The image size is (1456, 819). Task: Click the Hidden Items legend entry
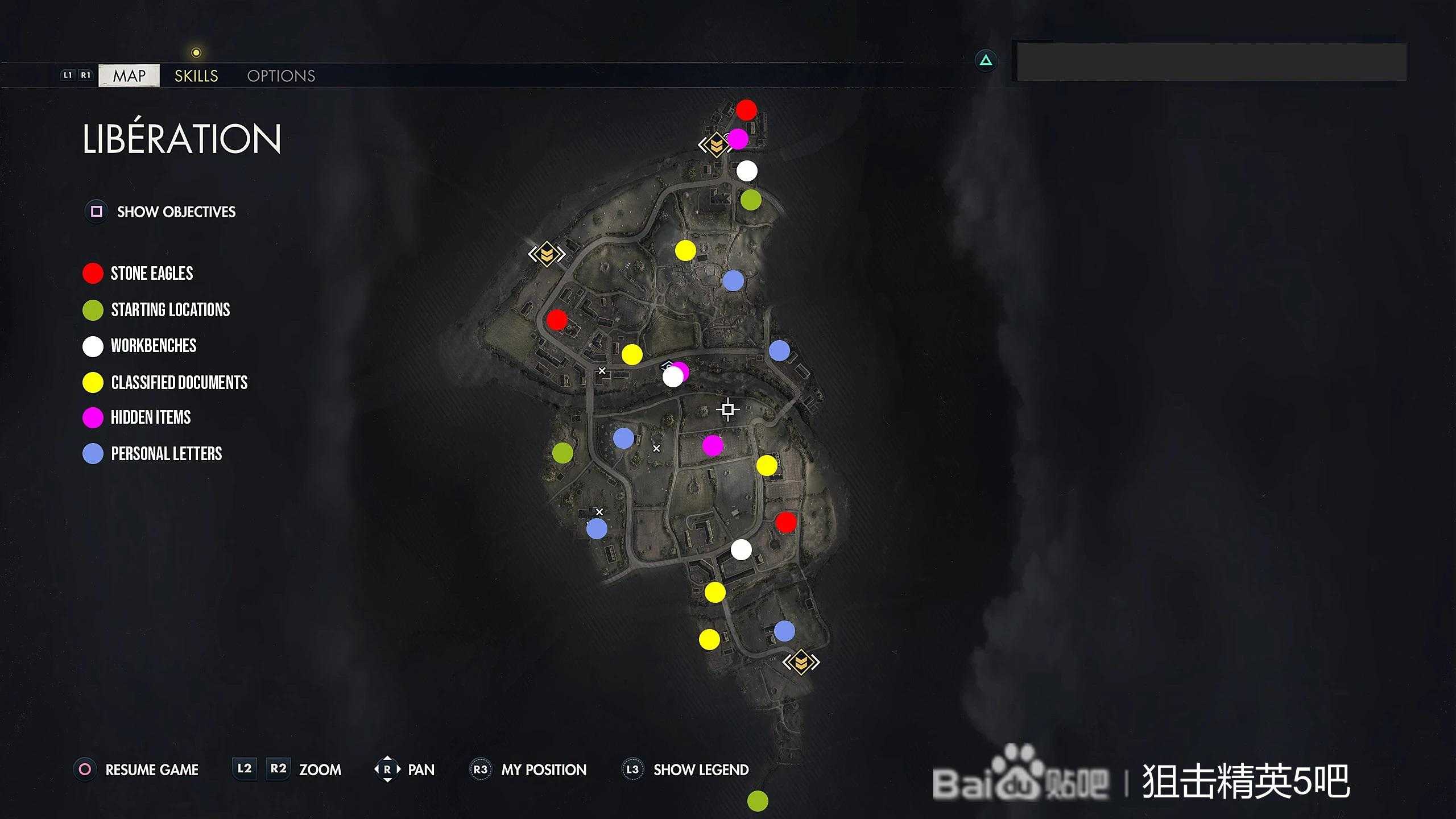150,417
